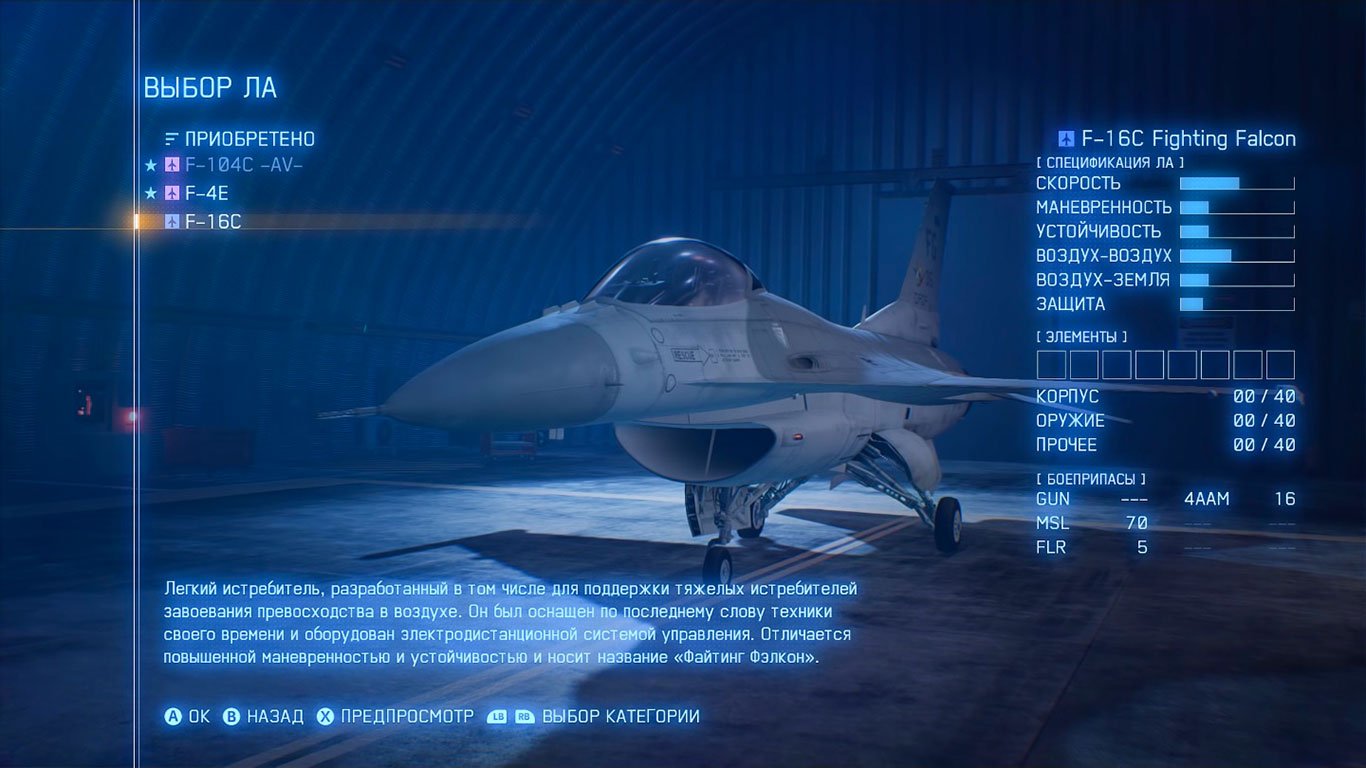The height and width of the screenshot is (768, 1366).
Task: Click the (A) OK gamepad button icon
Action: click(174, 716)
